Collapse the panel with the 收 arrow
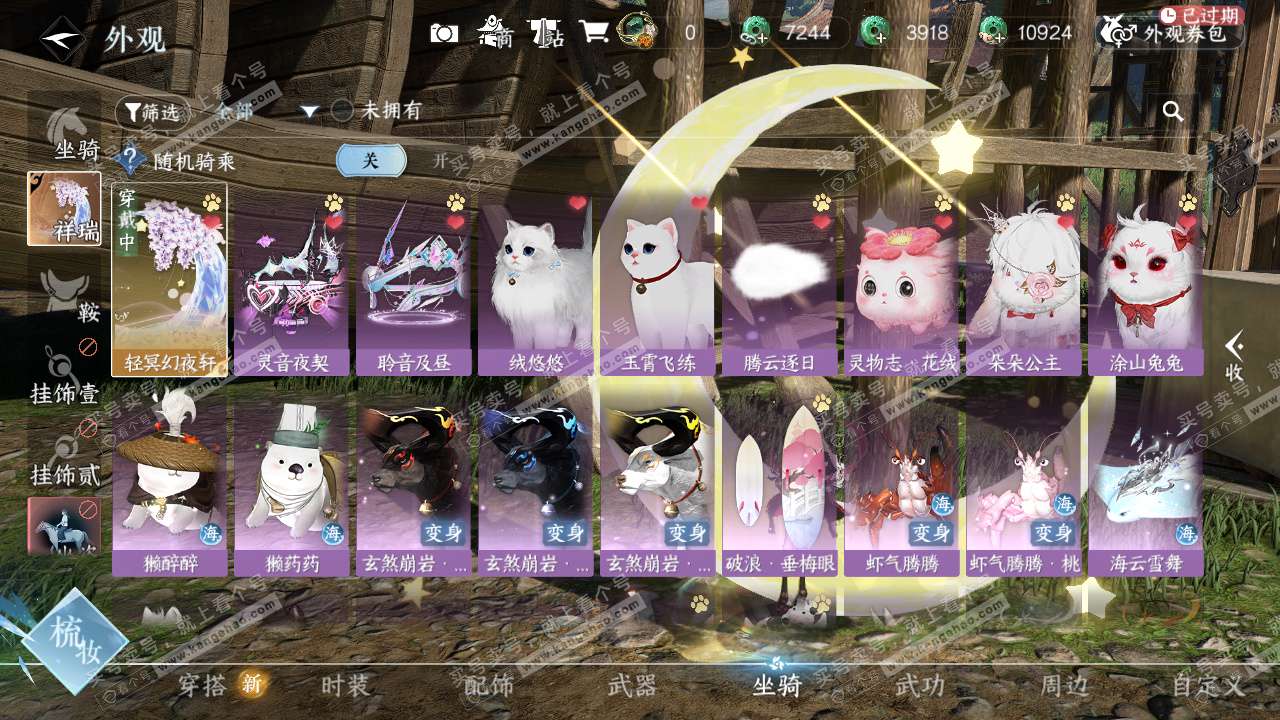Viewport: 1280px width, 720px height. 1235,356
